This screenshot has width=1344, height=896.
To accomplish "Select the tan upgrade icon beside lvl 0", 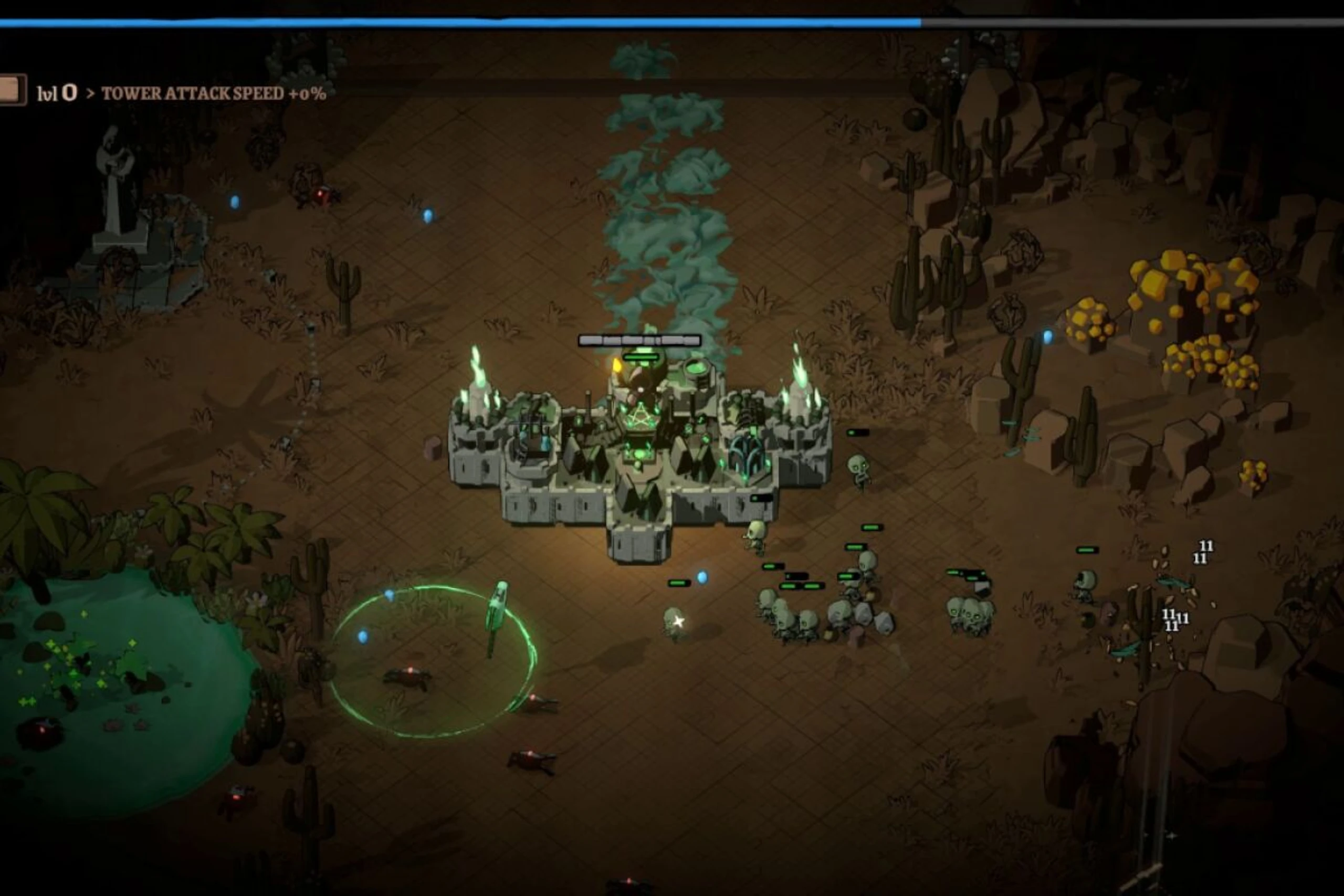I will point(12,90).
